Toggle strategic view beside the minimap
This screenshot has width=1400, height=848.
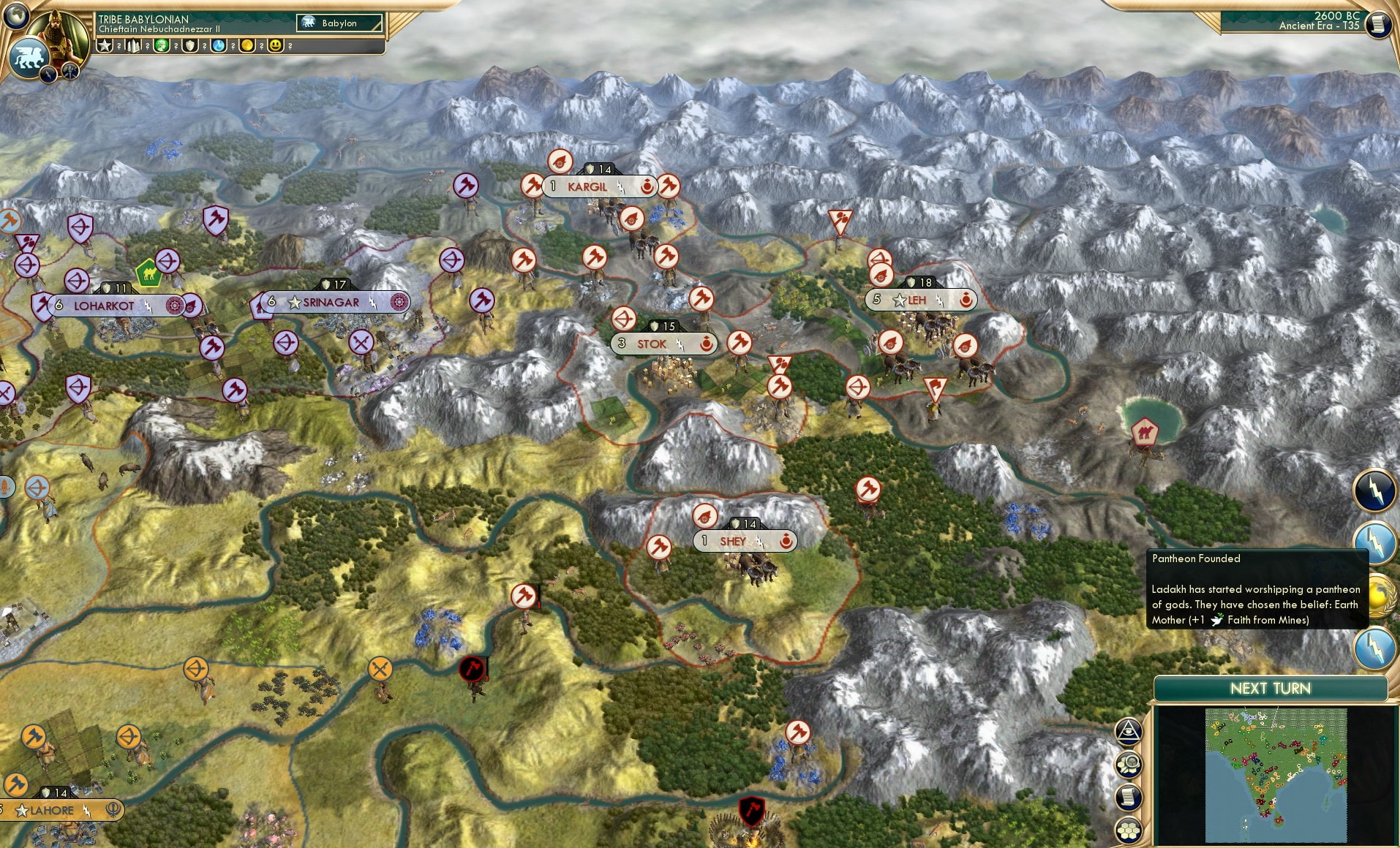click(x=1129, y=764)
